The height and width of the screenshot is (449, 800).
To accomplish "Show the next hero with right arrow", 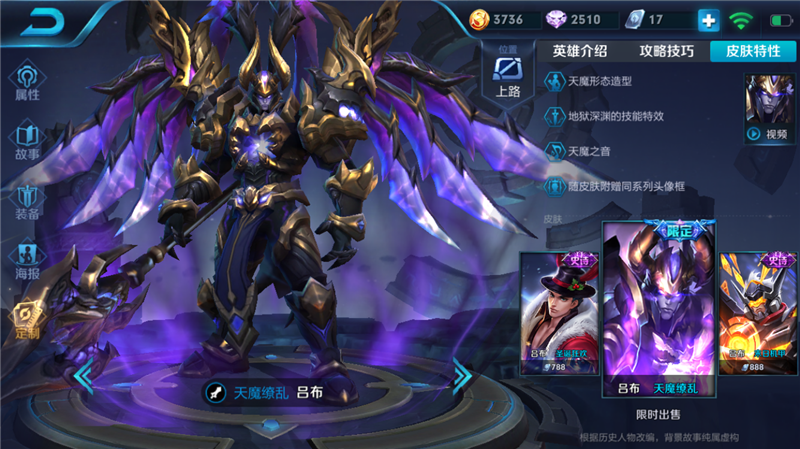I will (462, 375).
